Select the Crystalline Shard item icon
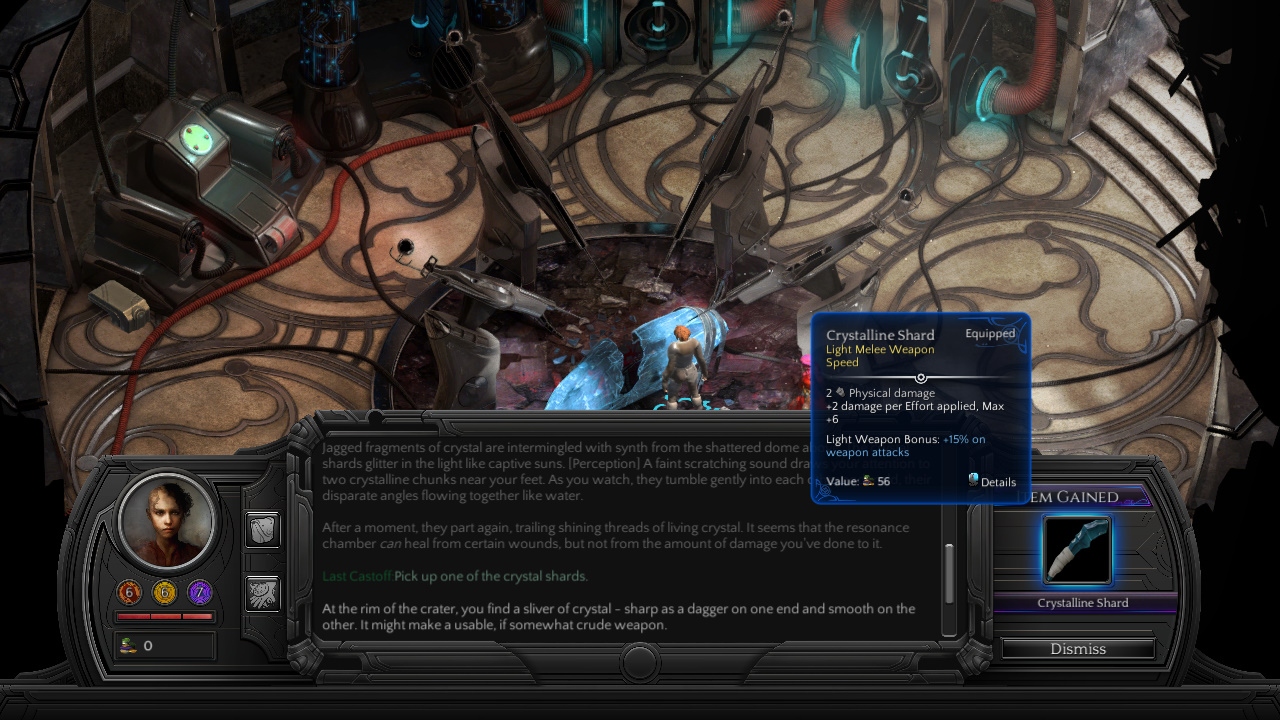The image size is (1280, 720). coord(1077,550)
